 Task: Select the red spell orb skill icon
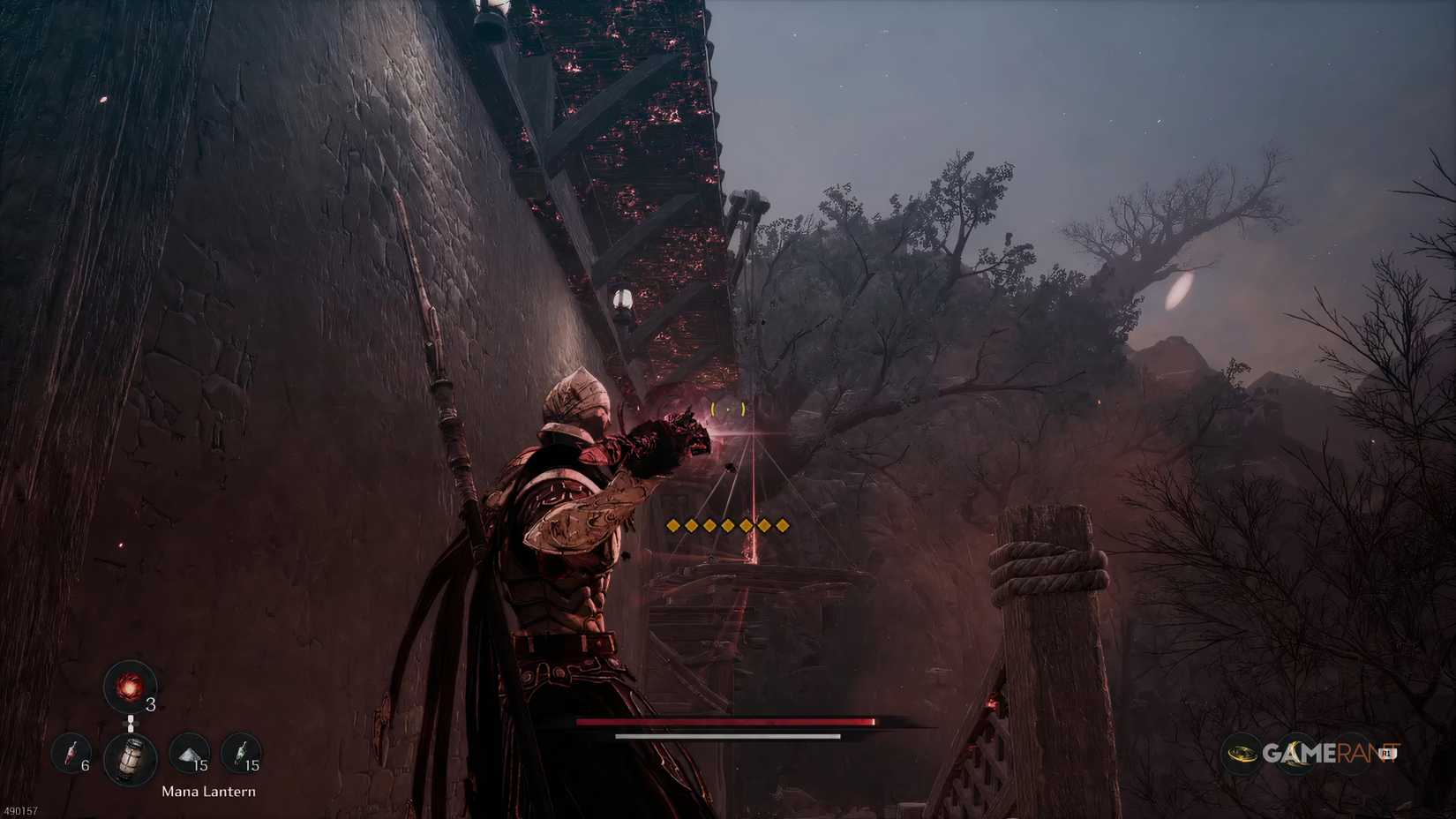click(x=131, y=687)
